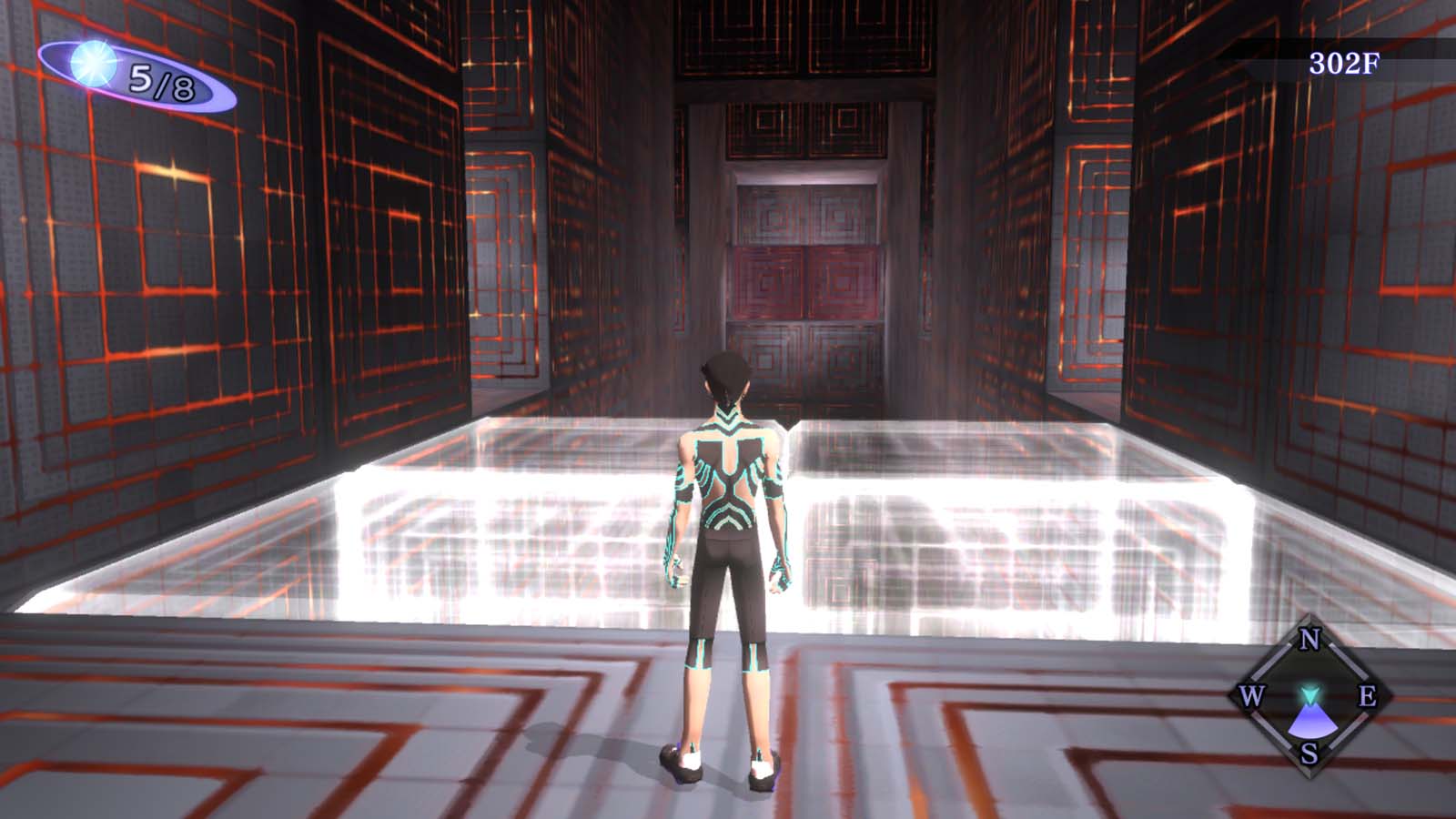This screenshot has width=1456, height=819.
Task: Click the East marker on the compass
Action: (1370, 698)
